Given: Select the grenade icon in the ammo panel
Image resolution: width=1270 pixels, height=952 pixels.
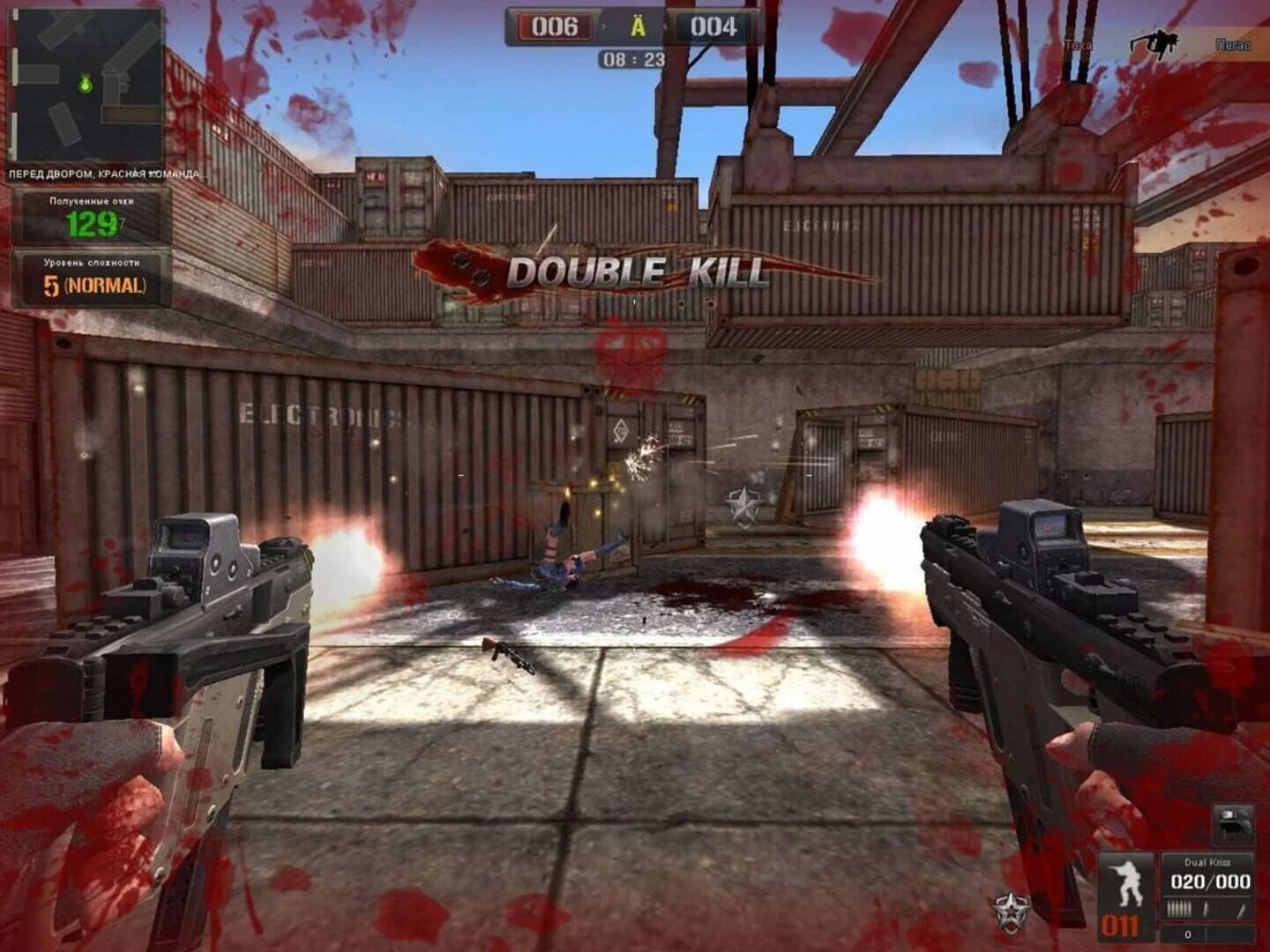Looking at the screenshot, I should tap(1205, 908).
